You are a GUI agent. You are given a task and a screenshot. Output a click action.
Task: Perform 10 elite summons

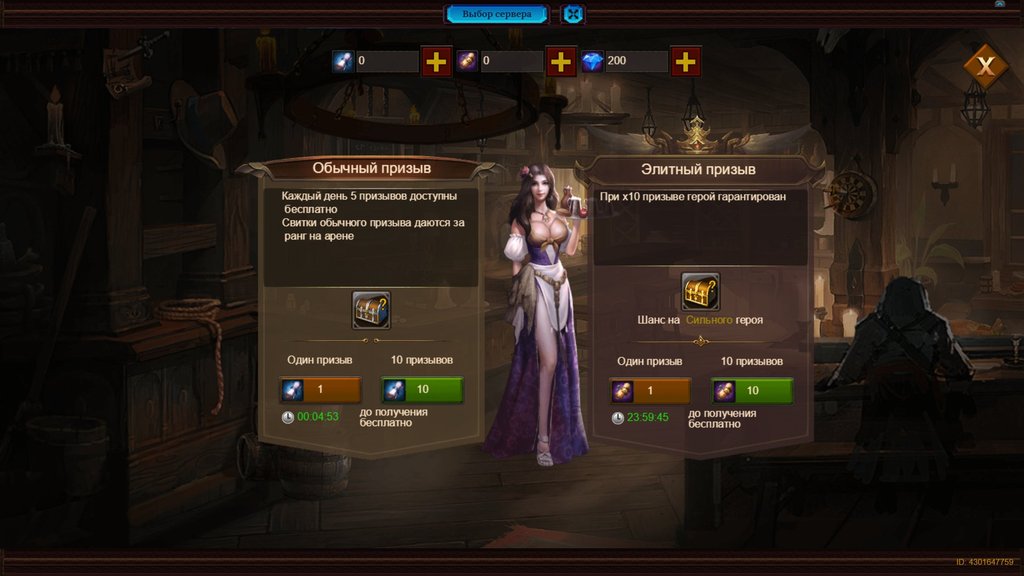(x=752, y=390)
